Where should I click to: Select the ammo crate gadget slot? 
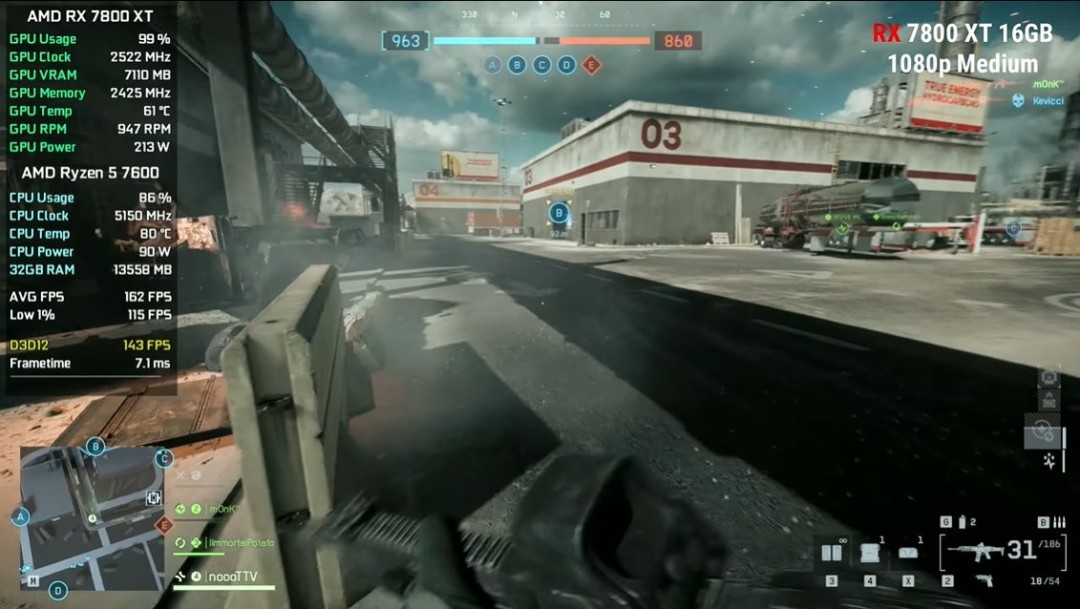(870, 552)
